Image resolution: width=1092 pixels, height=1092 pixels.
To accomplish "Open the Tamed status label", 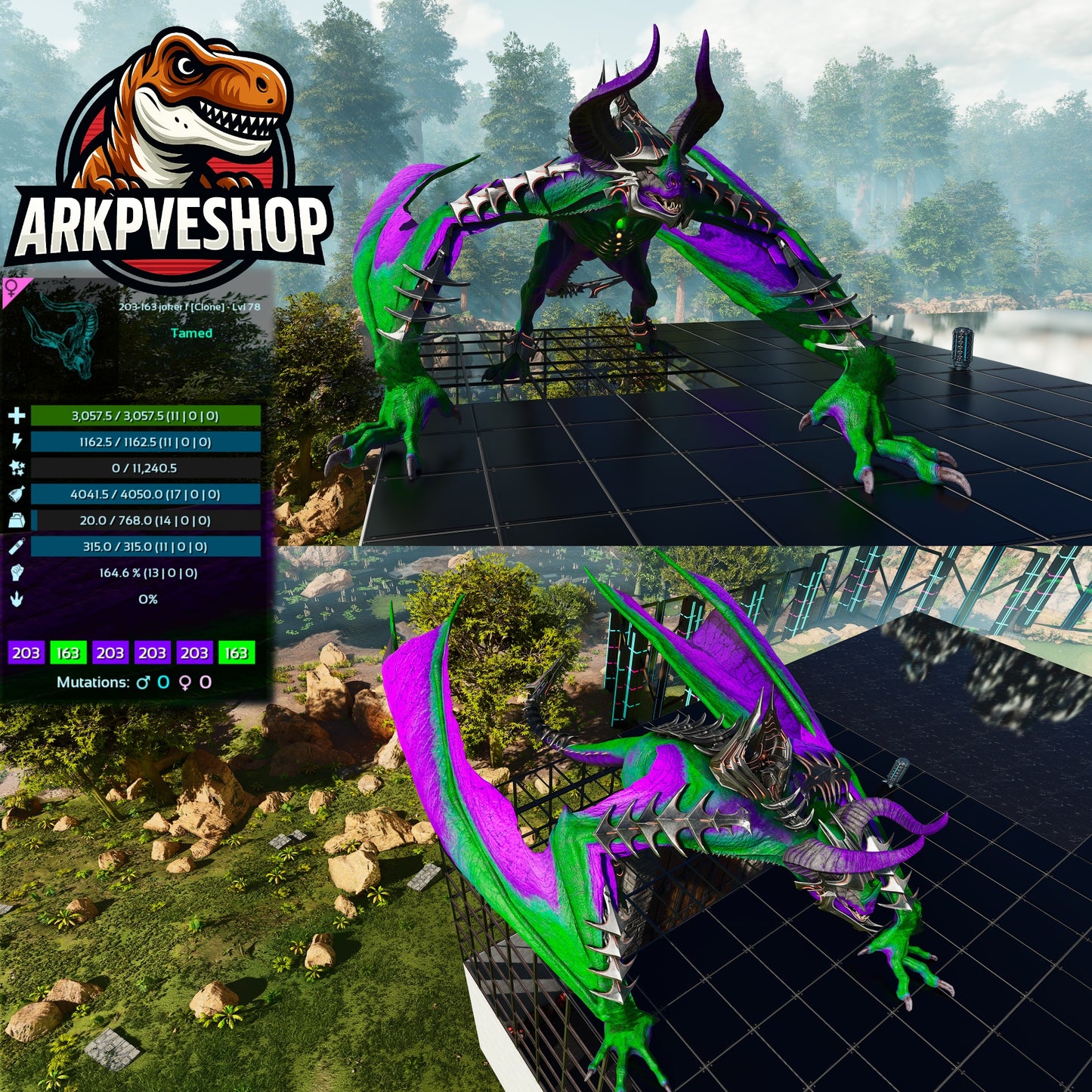I will (190, 333).
